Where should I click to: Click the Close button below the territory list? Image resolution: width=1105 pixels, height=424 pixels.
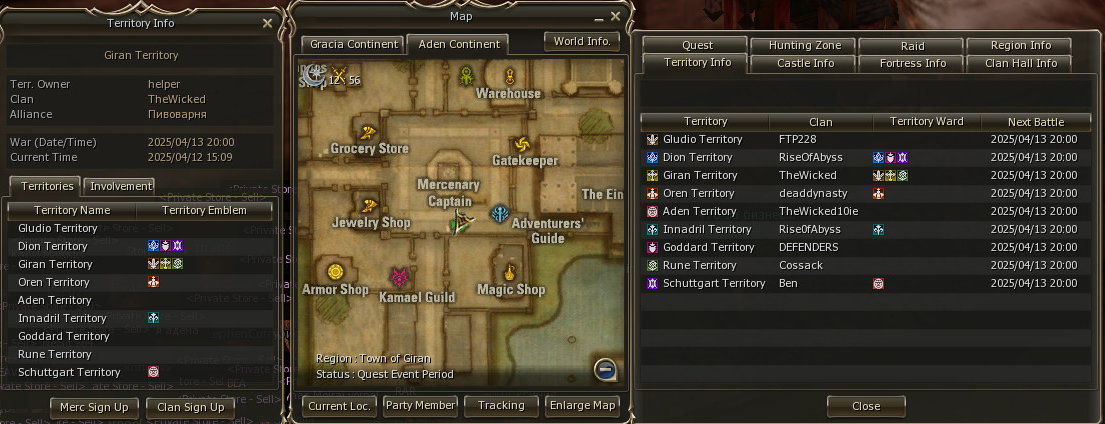tap(866, 406)
